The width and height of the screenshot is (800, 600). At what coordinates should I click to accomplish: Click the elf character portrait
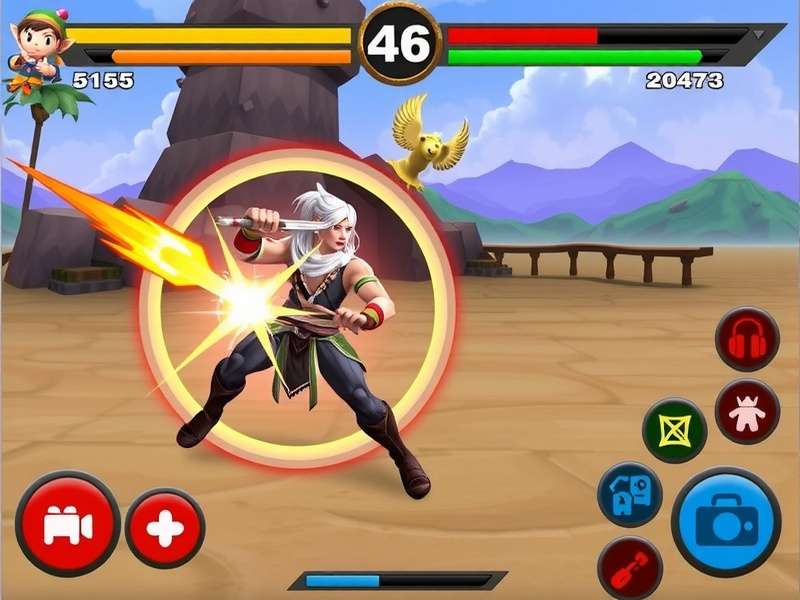point(37,45)
